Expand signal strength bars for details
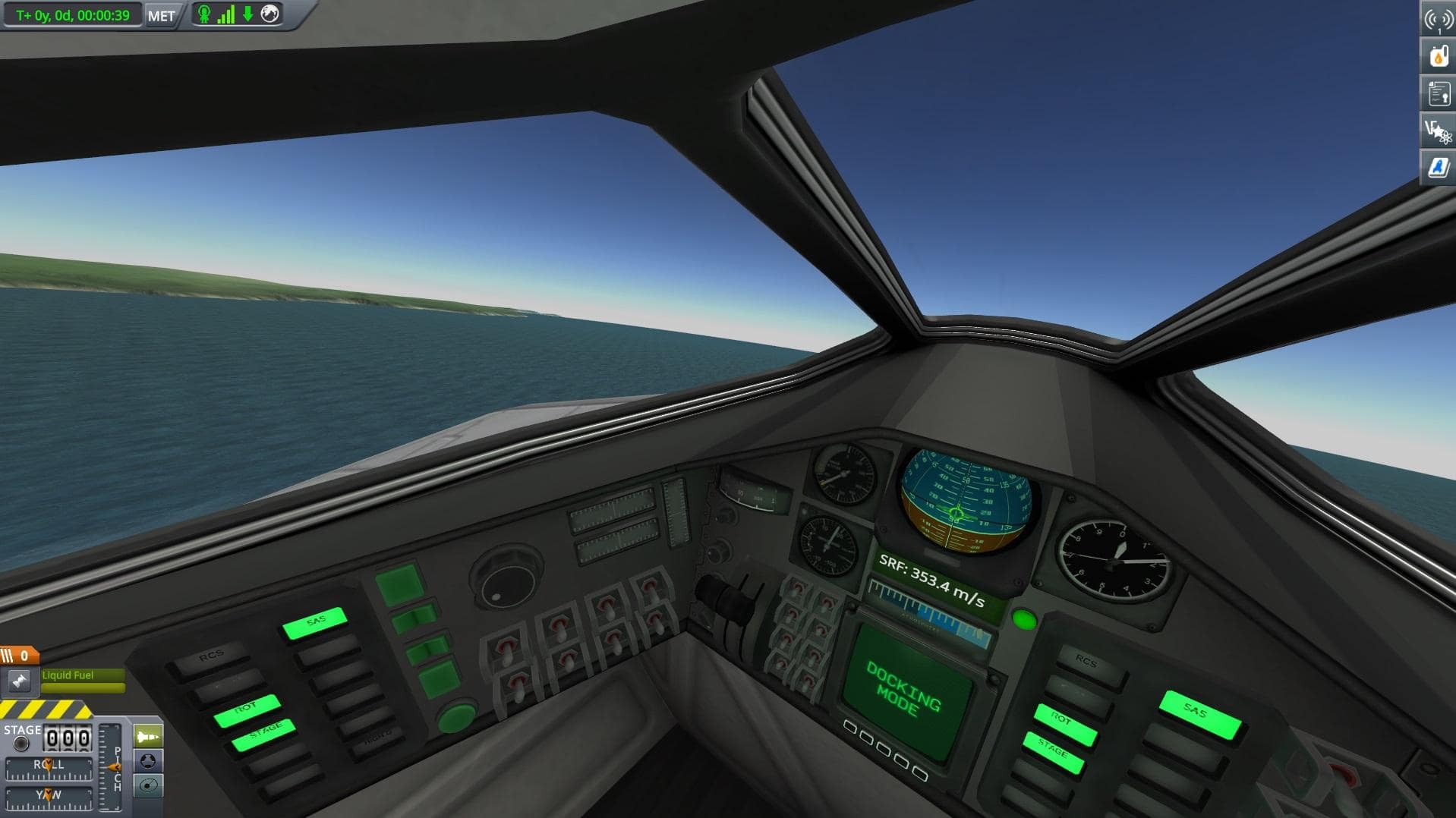 point(226,14)
